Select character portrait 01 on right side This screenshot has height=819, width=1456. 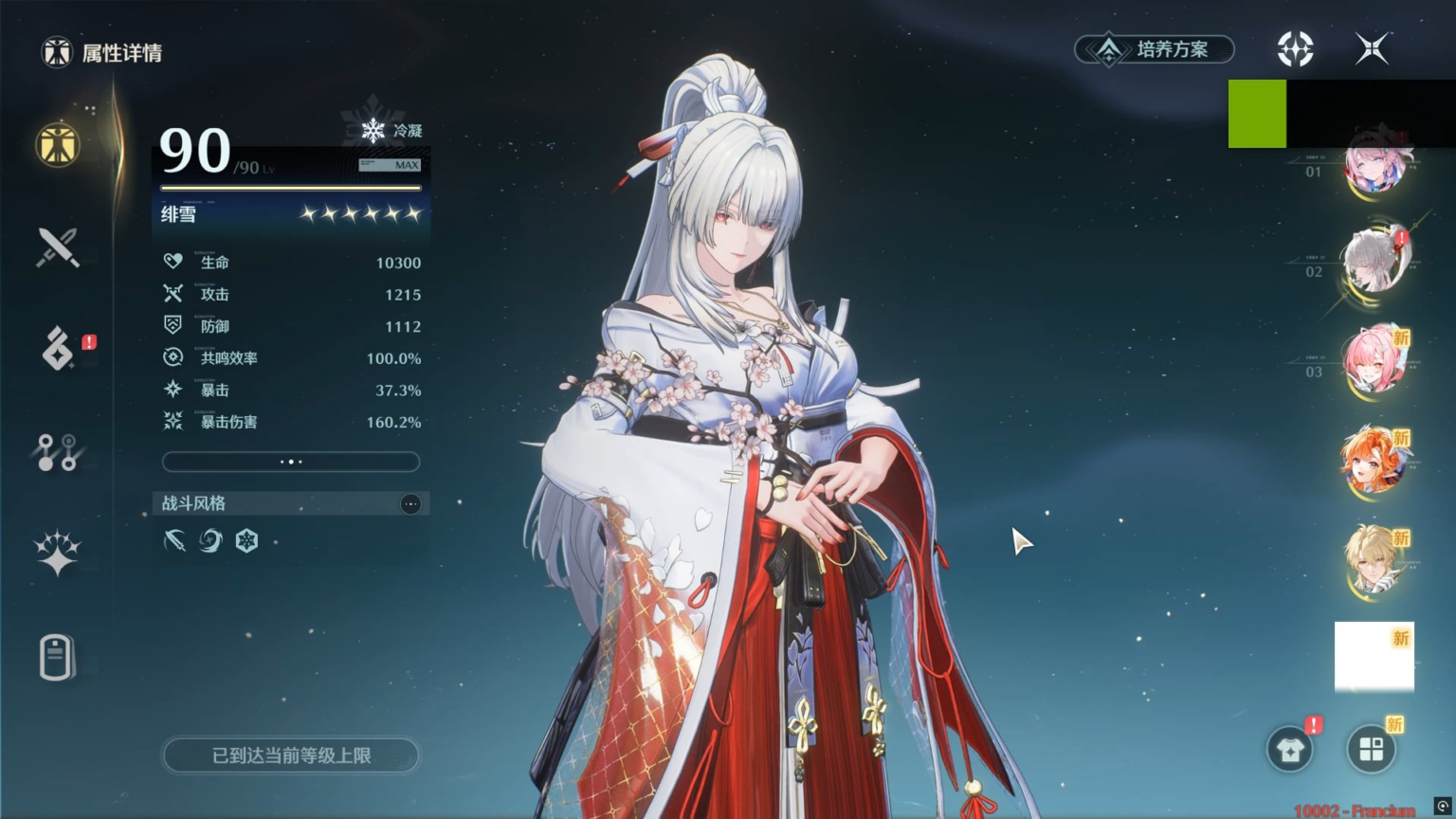[1374, 166]
